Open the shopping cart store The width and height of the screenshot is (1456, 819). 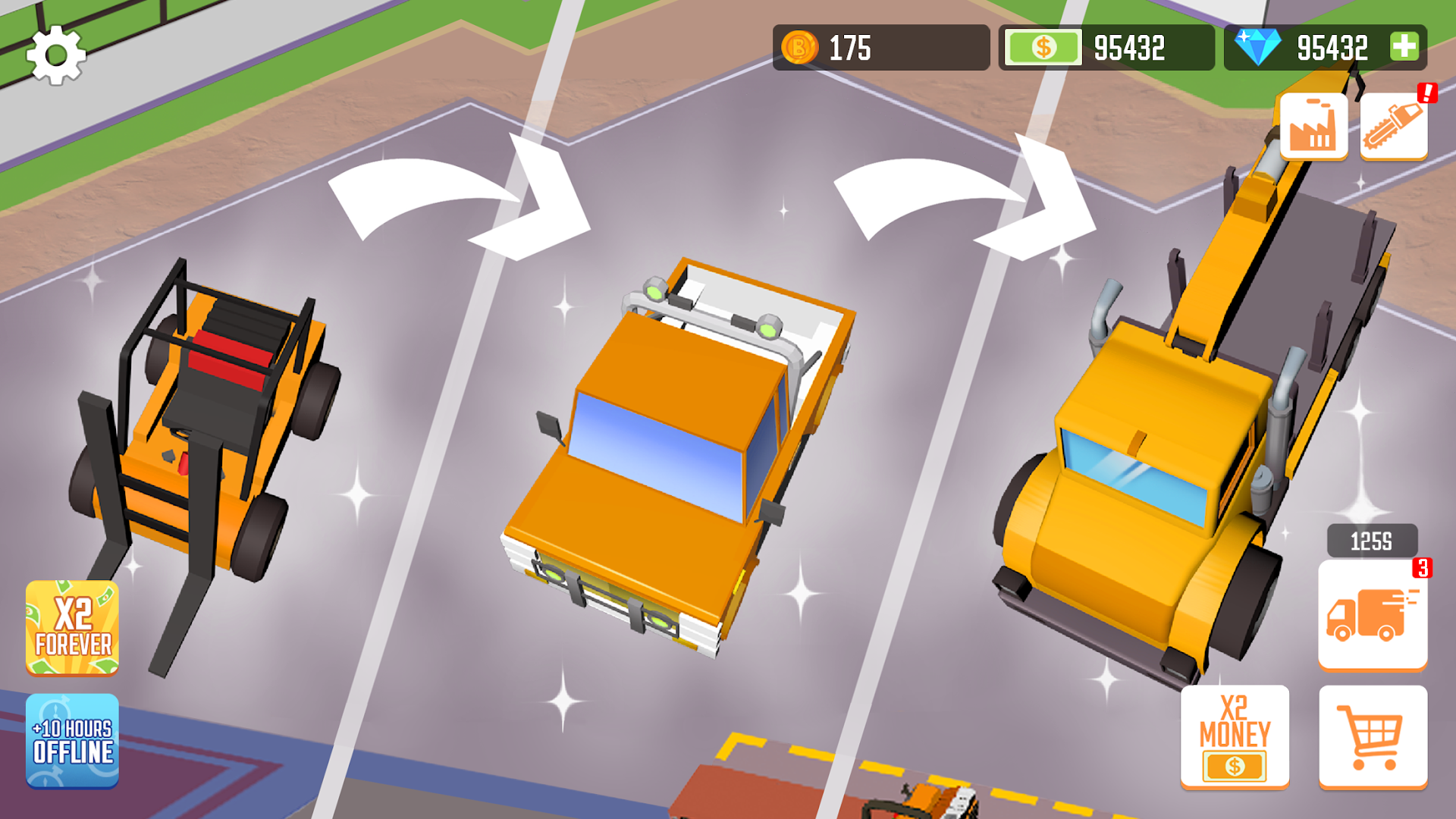(x=1373, y=736)
